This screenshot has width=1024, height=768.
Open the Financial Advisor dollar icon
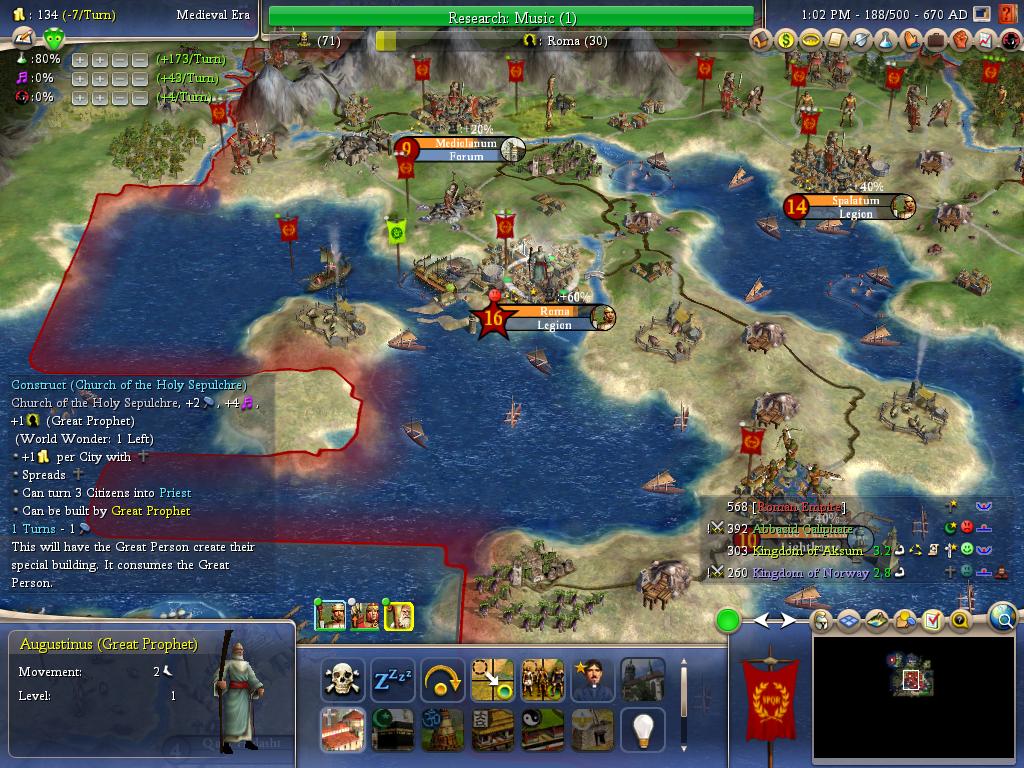click(786, 40)
